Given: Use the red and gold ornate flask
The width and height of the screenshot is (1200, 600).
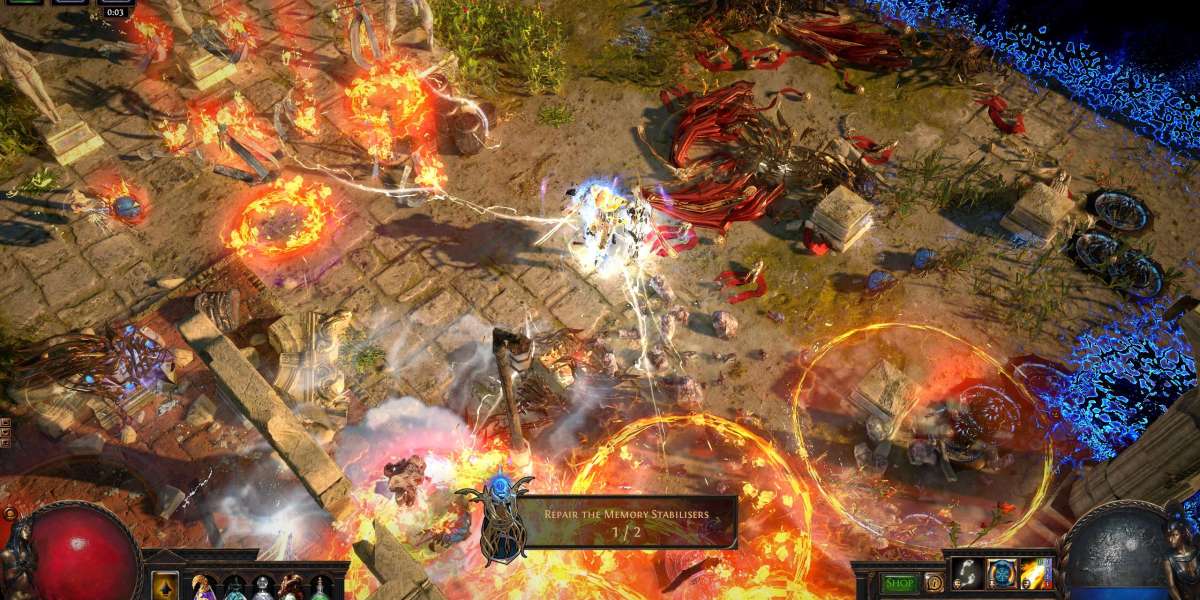Looking at the screenshot, I should point(291,587).
